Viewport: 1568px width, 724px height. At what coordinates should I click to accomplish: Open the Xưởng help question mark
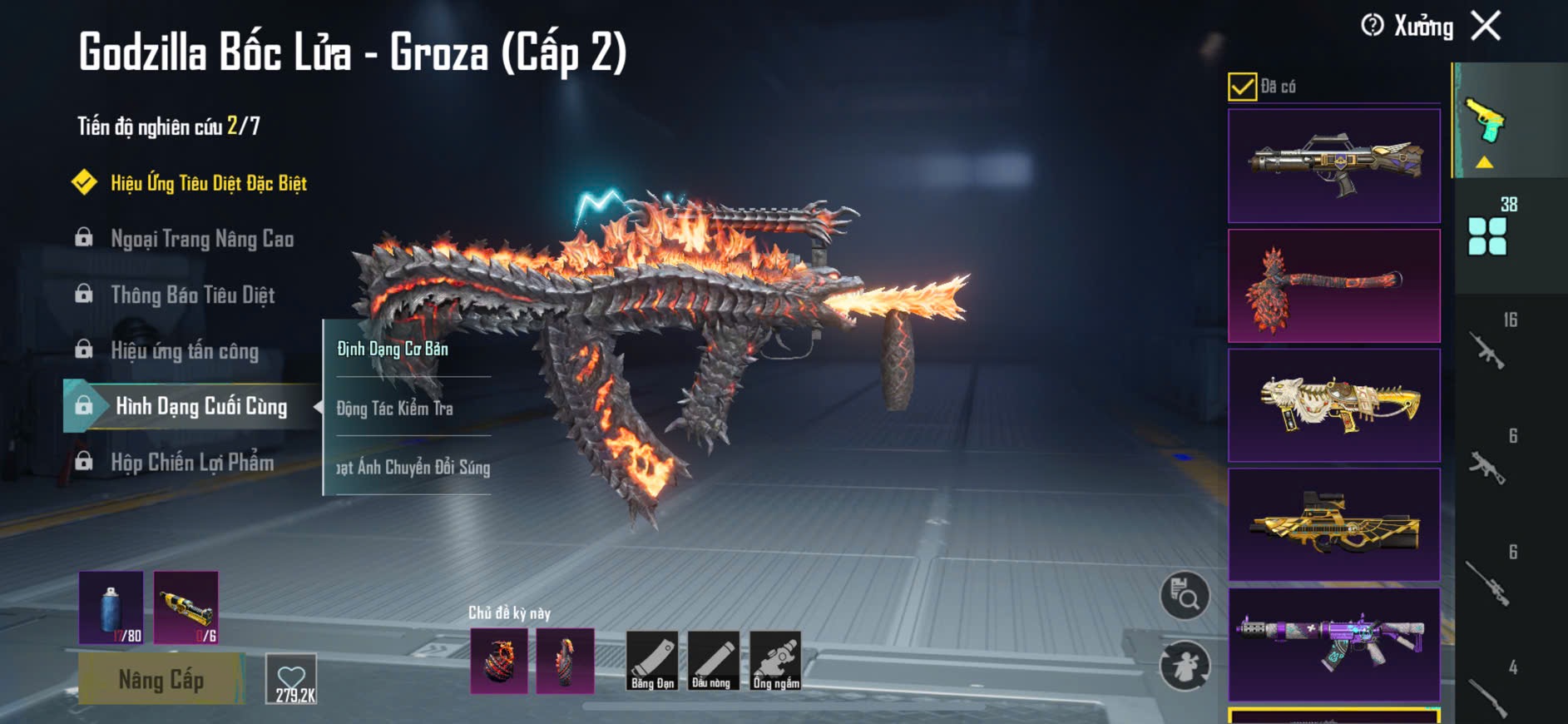1373,26
